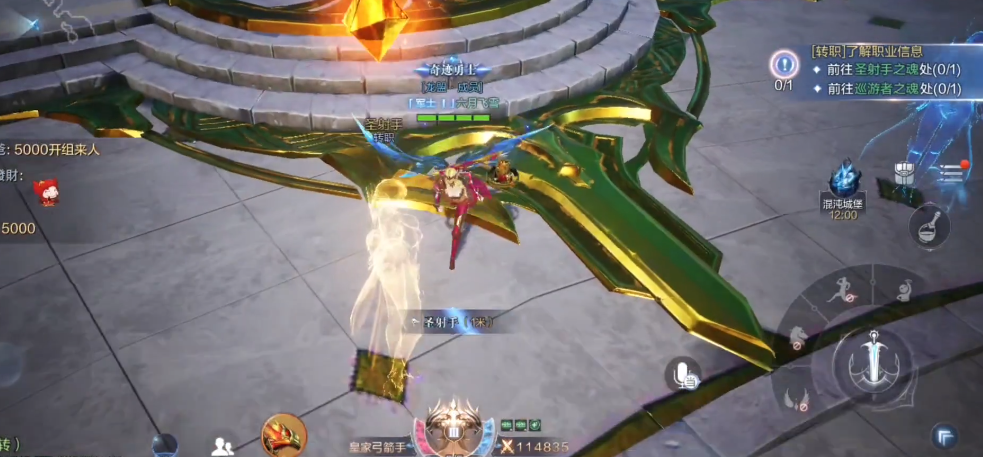Use the potion flask quick-item button
Image resolution: width=983 pixels, height=457 pixels.
(x=928, y=224)
